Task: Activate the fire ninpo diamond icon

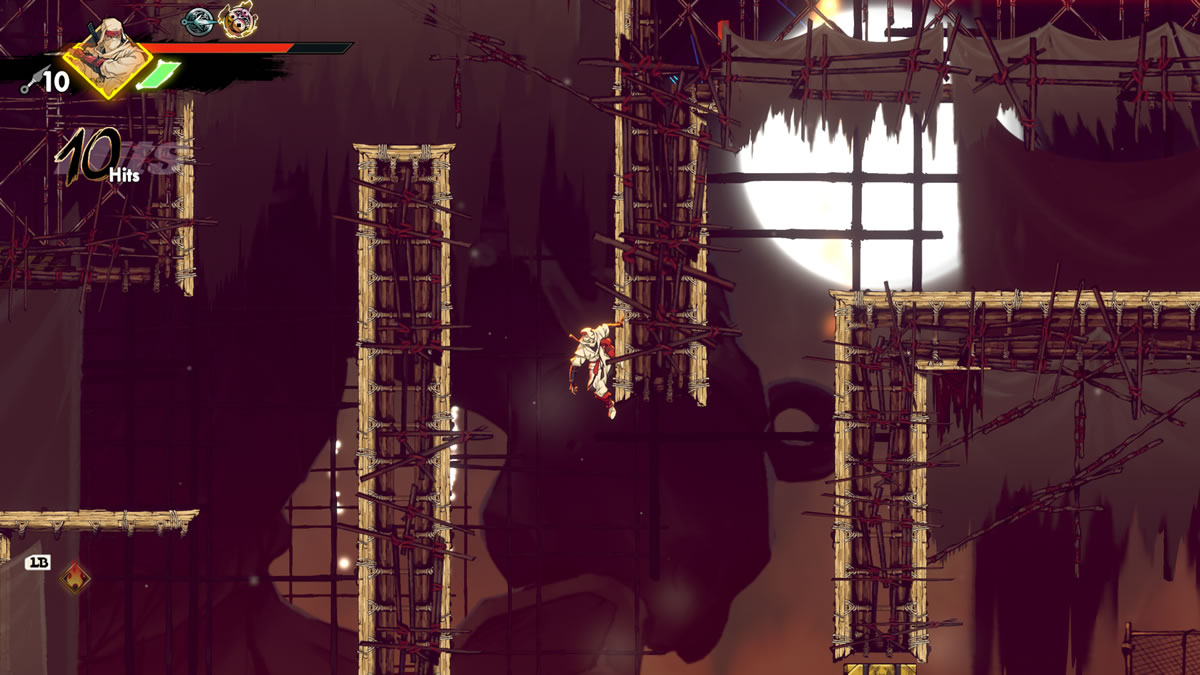Action: [75, 576]
